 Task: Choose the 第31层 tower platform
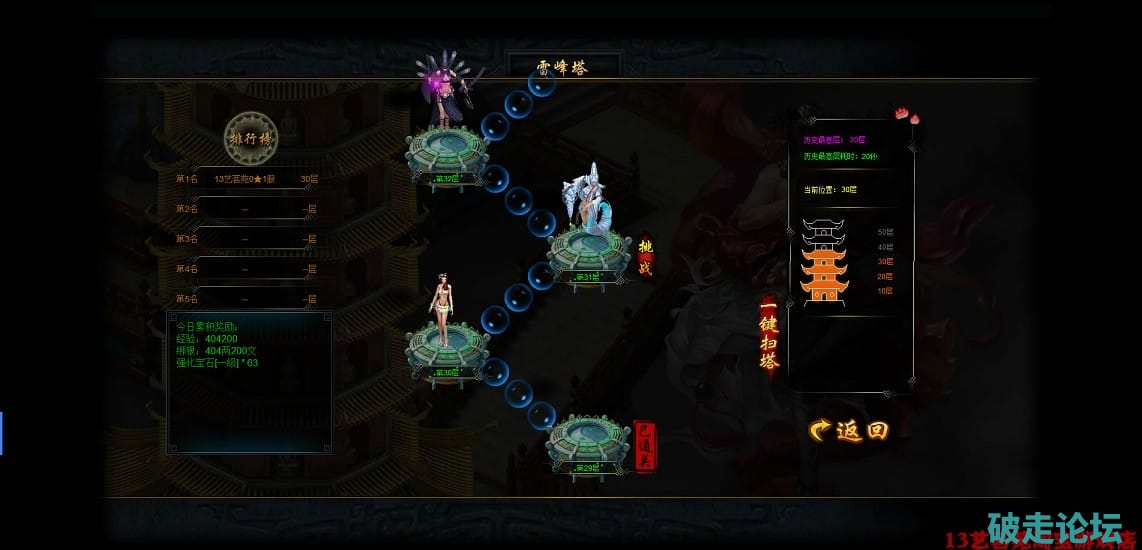(x=588, y=252)
